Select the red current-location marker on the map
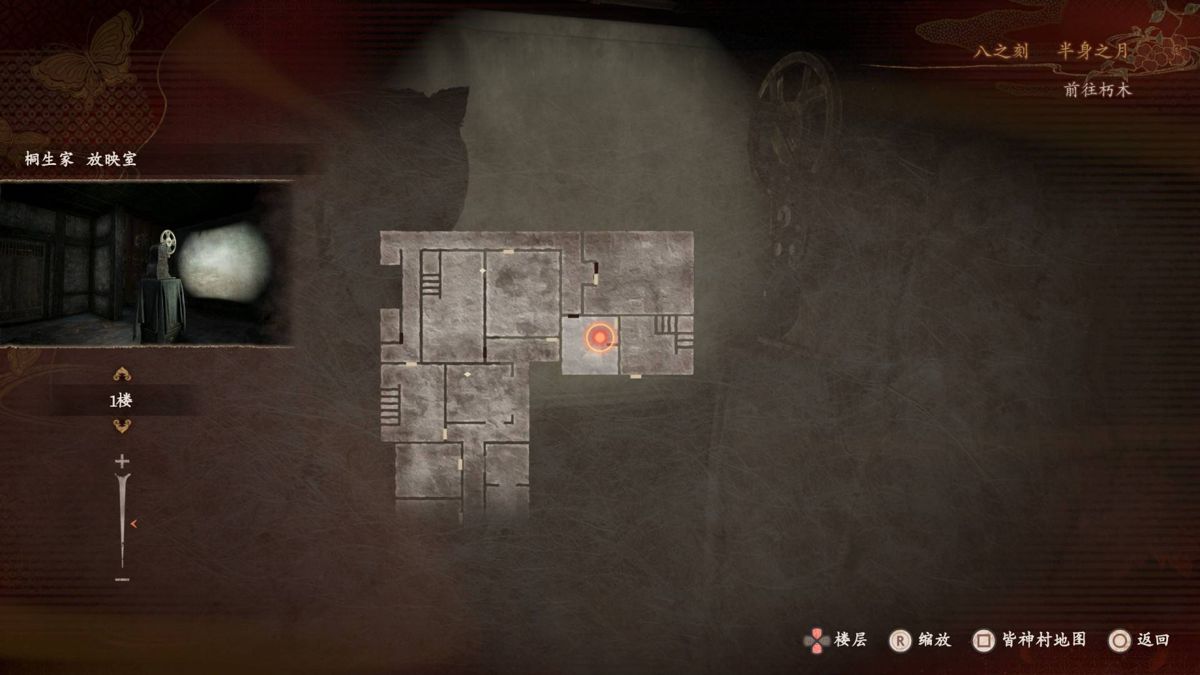This screenshot has height=675, width=1200. point(599,340)
